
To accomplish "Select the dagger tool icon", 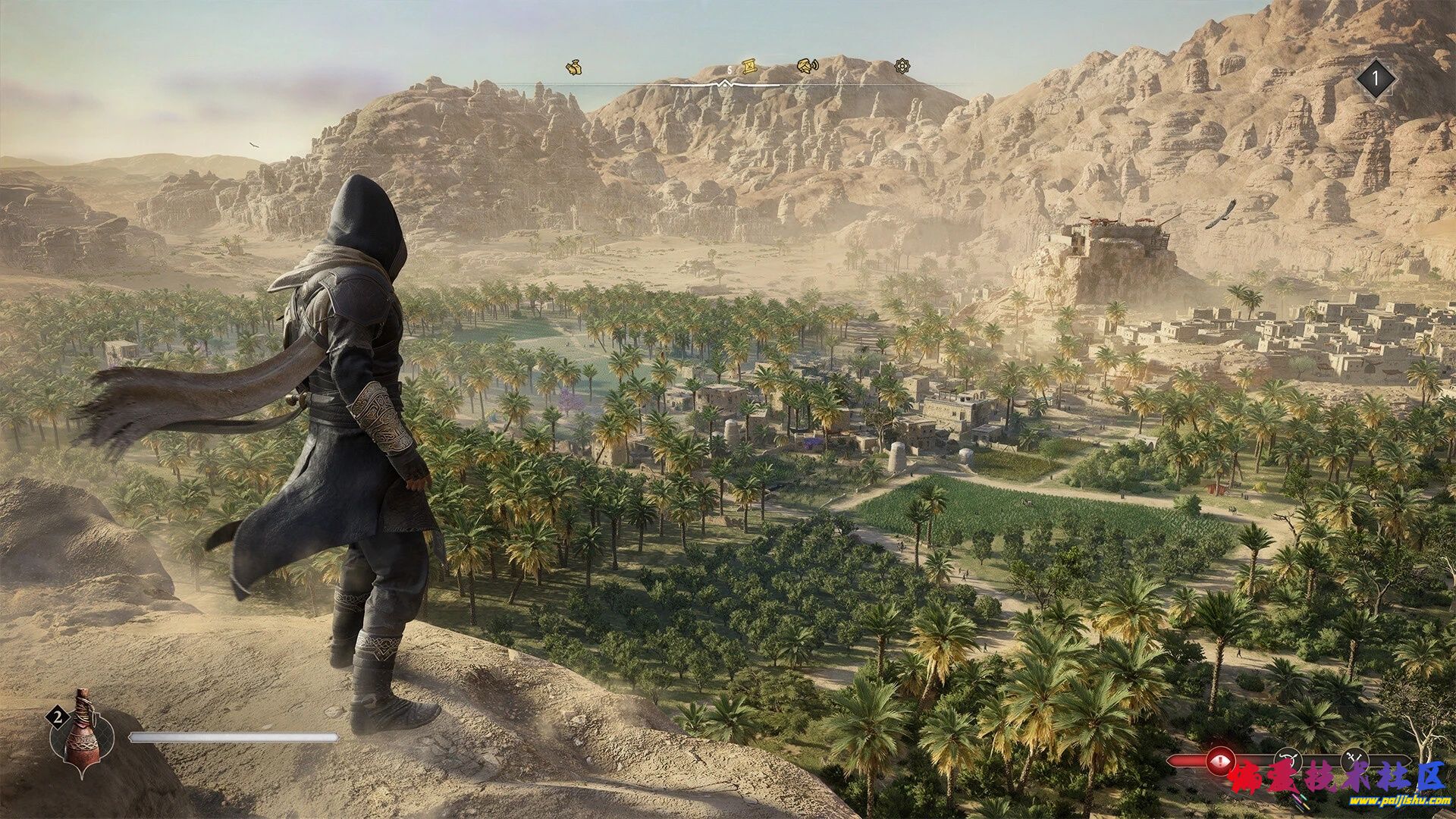I will coord(1353,758).
